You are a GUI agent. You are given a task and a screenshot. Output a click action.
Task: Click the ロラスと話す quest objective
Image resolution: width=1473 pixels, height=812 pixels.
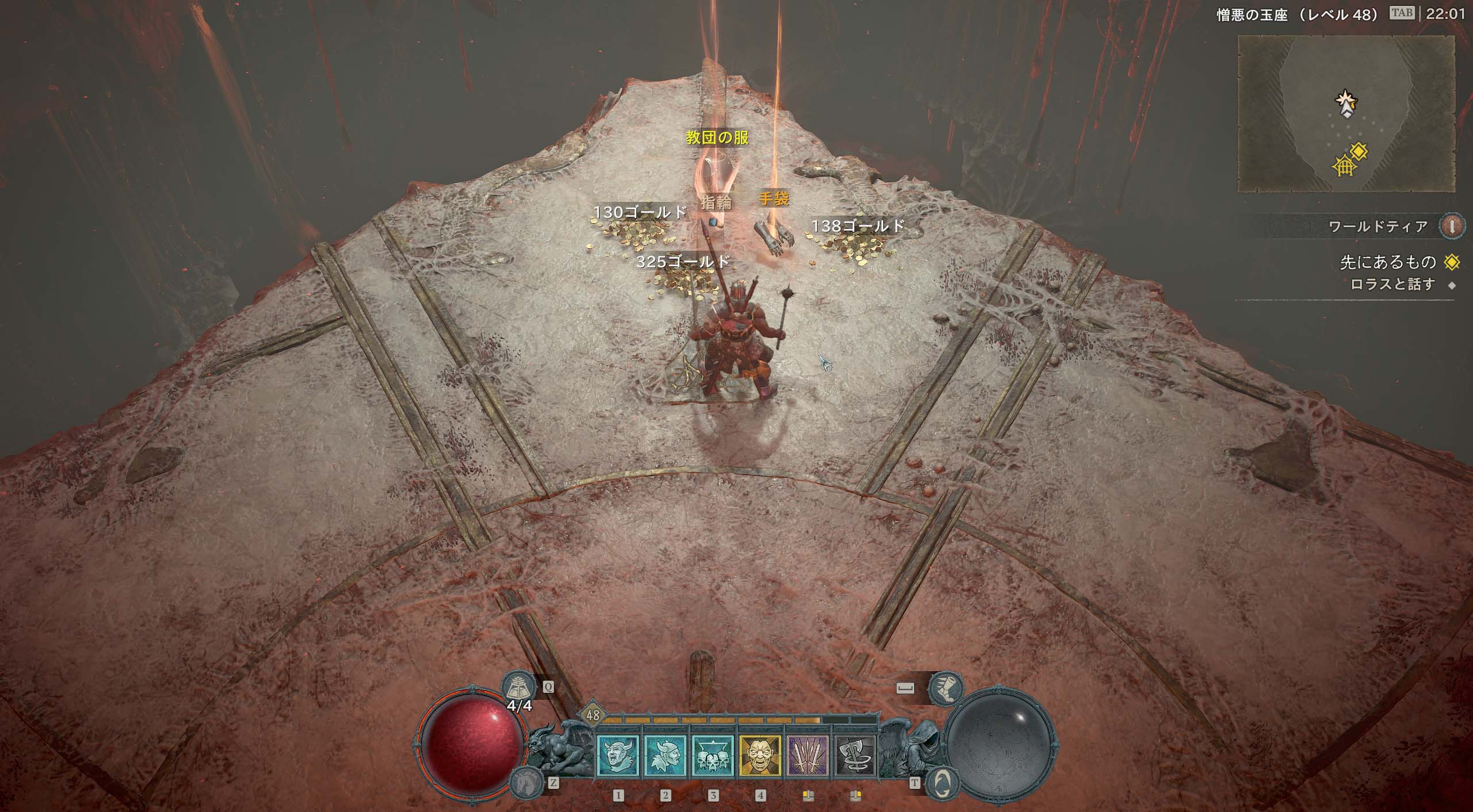(1392, 285)
